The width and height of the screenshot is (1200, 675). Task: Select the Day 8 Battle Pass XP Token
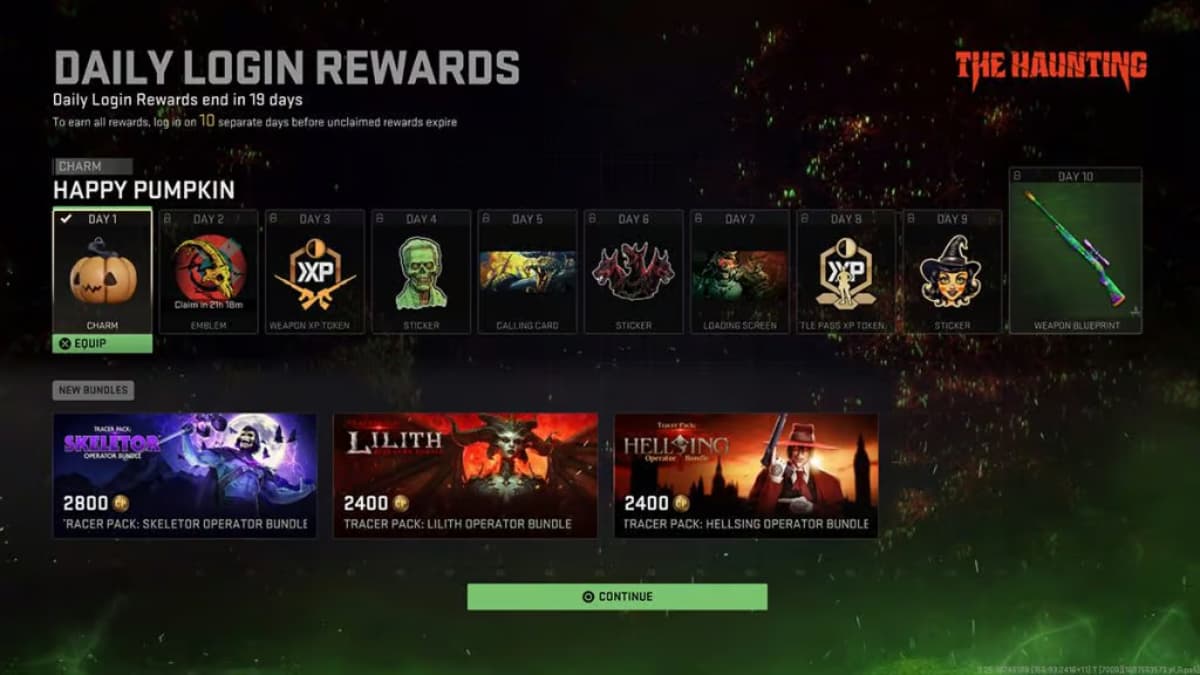point(845,272)
